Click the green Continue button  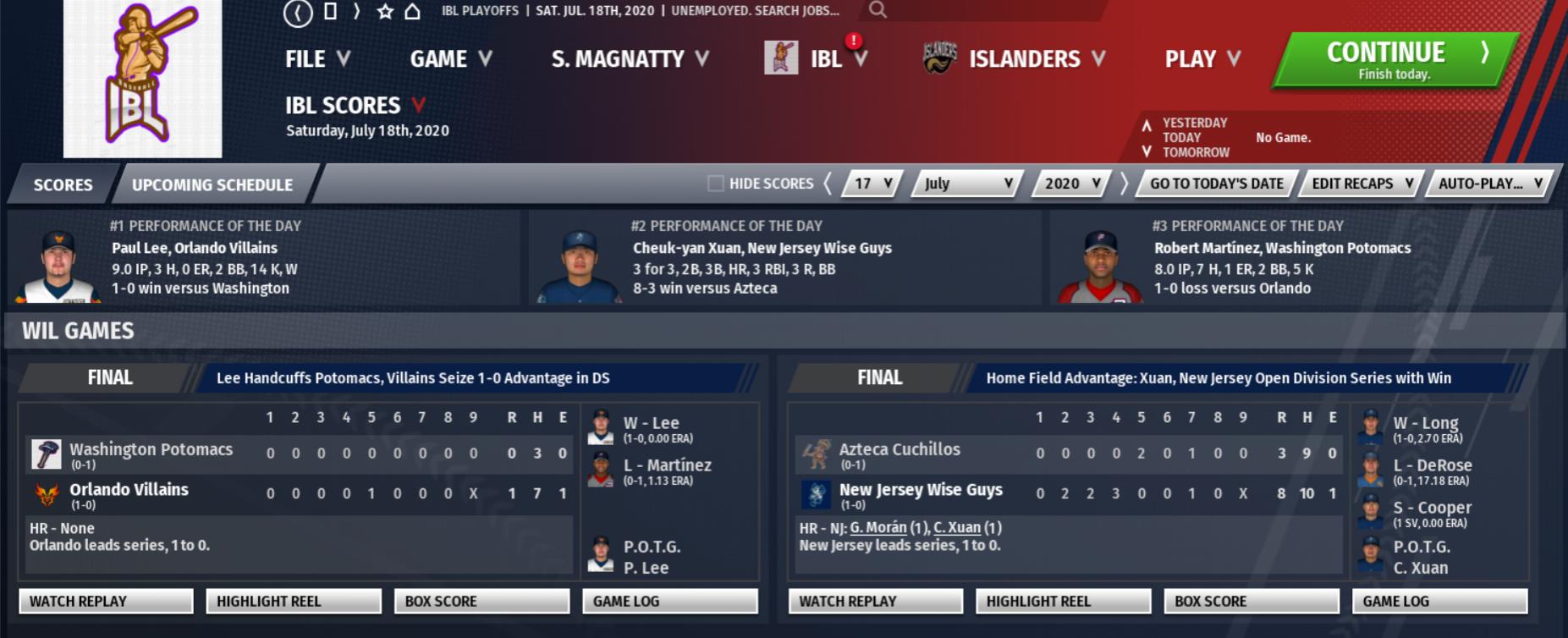(x=1395, y=60)
